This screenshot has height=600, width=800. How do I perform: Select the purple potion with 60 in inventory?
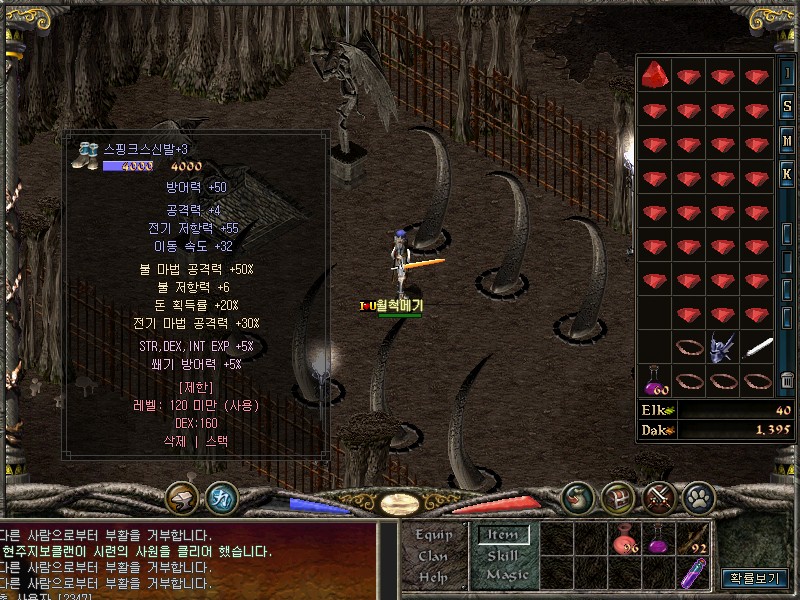tap(656, 380)
